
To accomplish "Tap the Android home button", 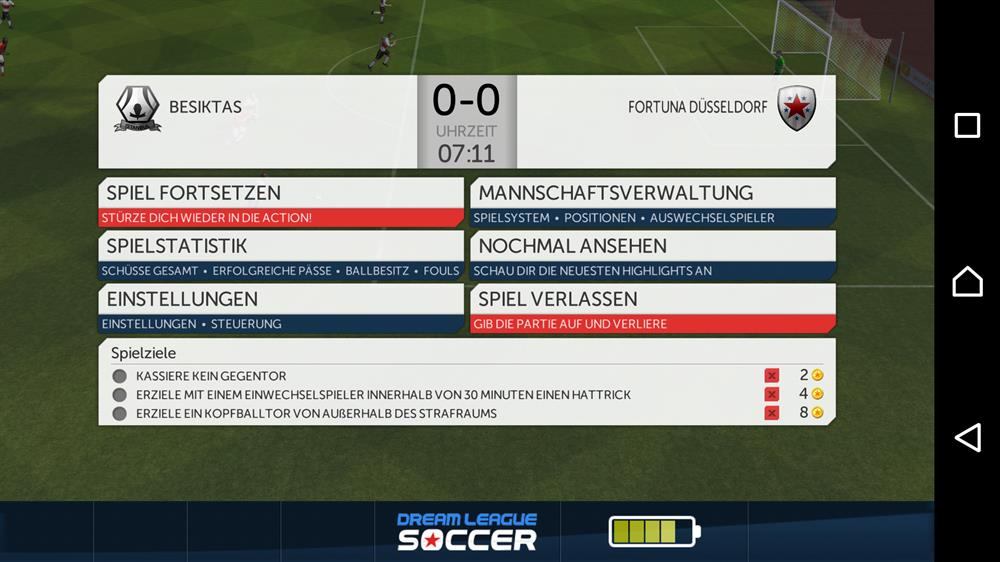I will click(x=967, y=282).
